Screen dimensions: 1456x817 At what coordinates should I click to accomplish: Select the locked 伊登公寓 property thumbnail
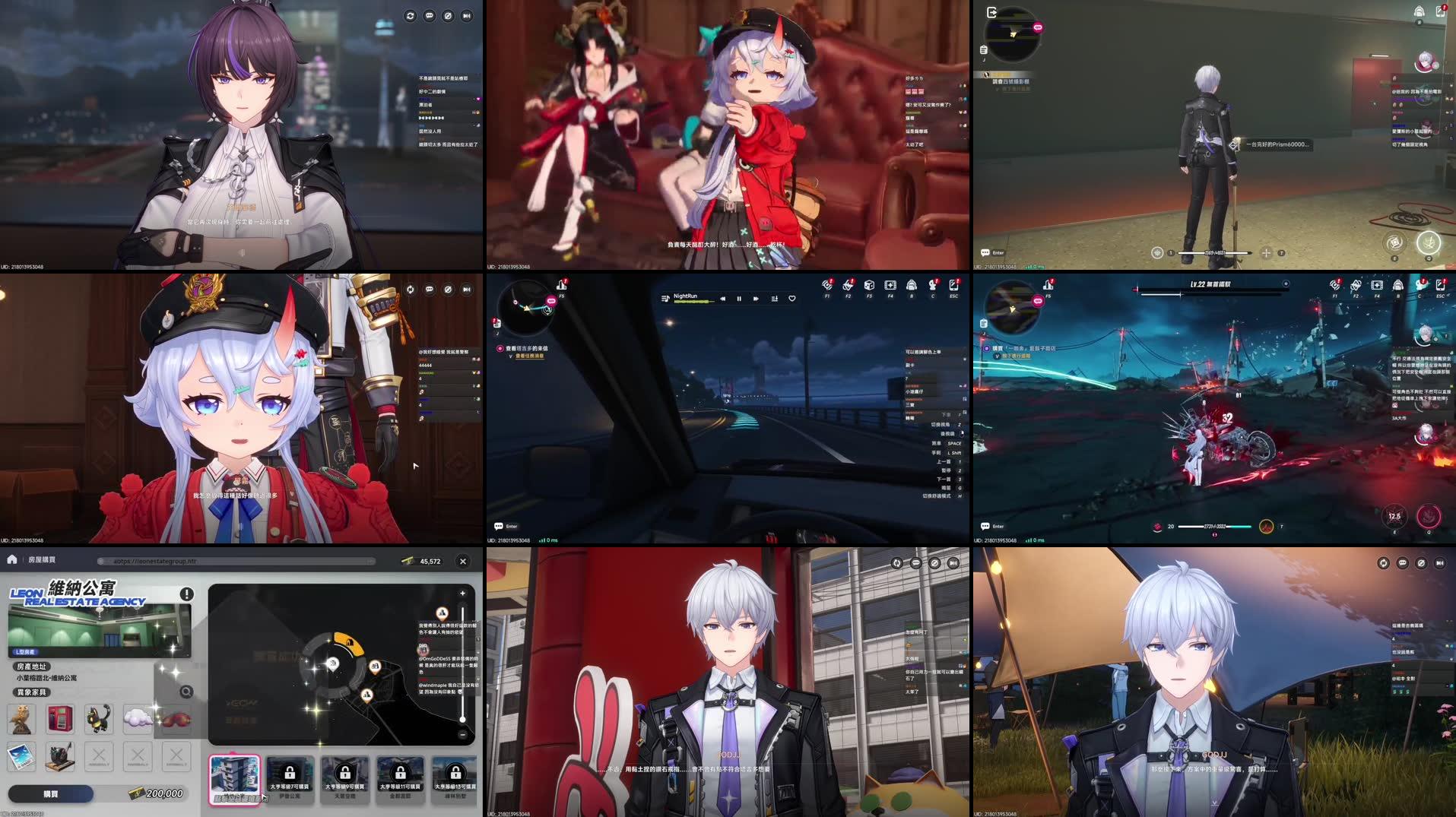coord(290,775)
